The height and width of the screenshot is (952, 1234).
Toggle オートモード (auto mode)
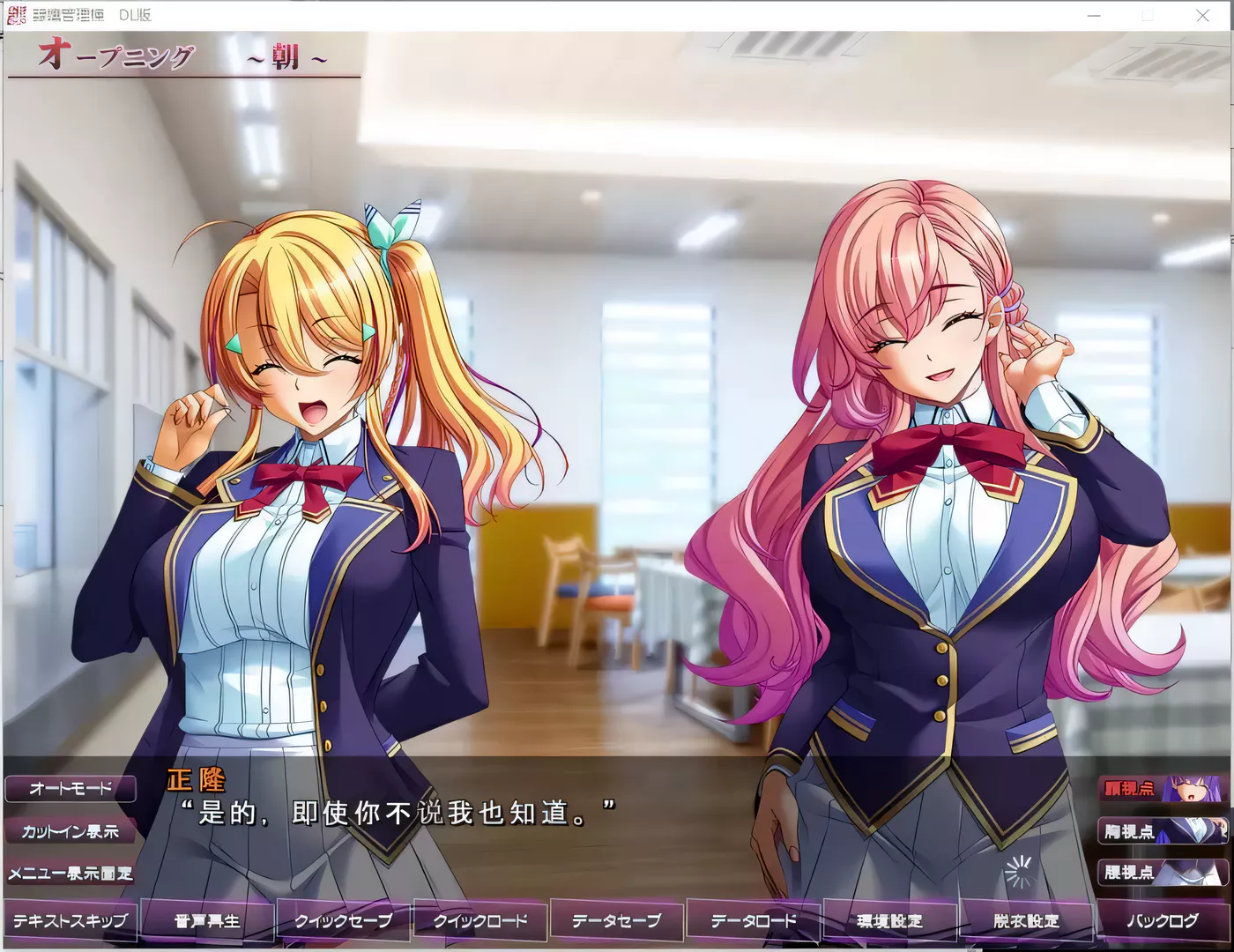point(71,789)
